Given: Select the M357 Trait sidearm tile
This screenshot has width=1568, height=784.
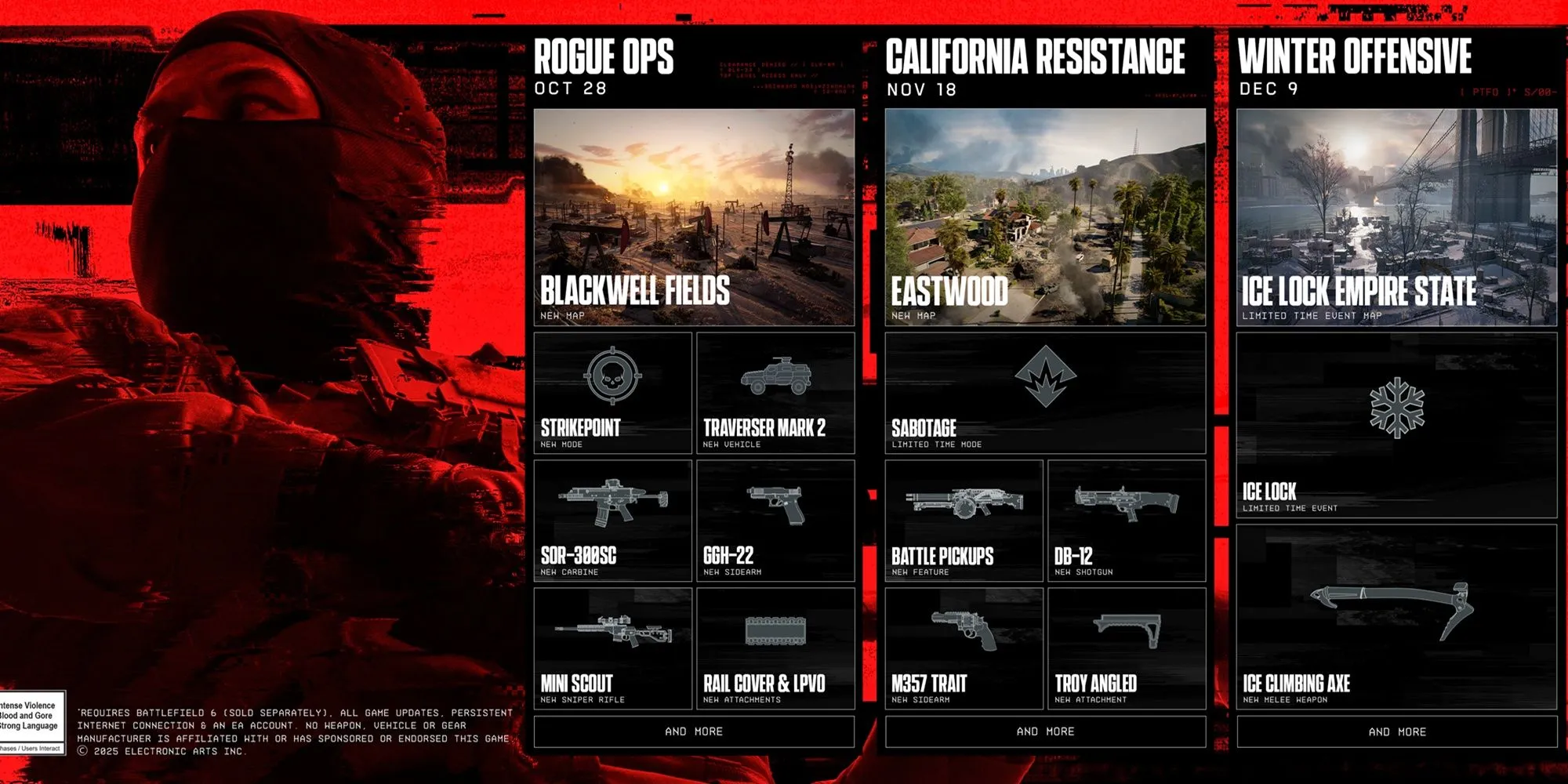Looking at the screenshot, I should pos(964,648).
